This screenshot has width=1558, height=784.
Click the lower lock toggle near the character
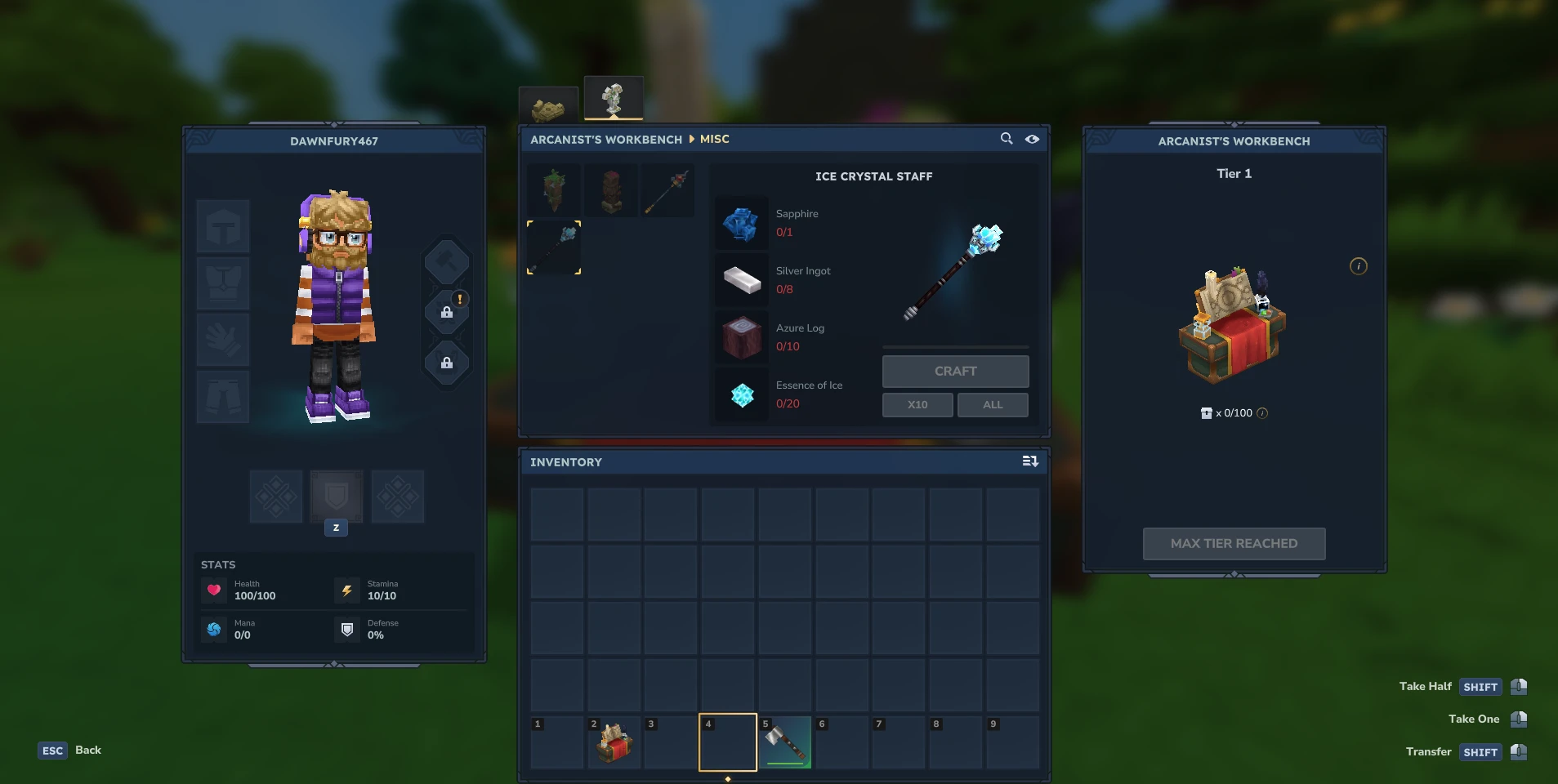pos(446,363)
